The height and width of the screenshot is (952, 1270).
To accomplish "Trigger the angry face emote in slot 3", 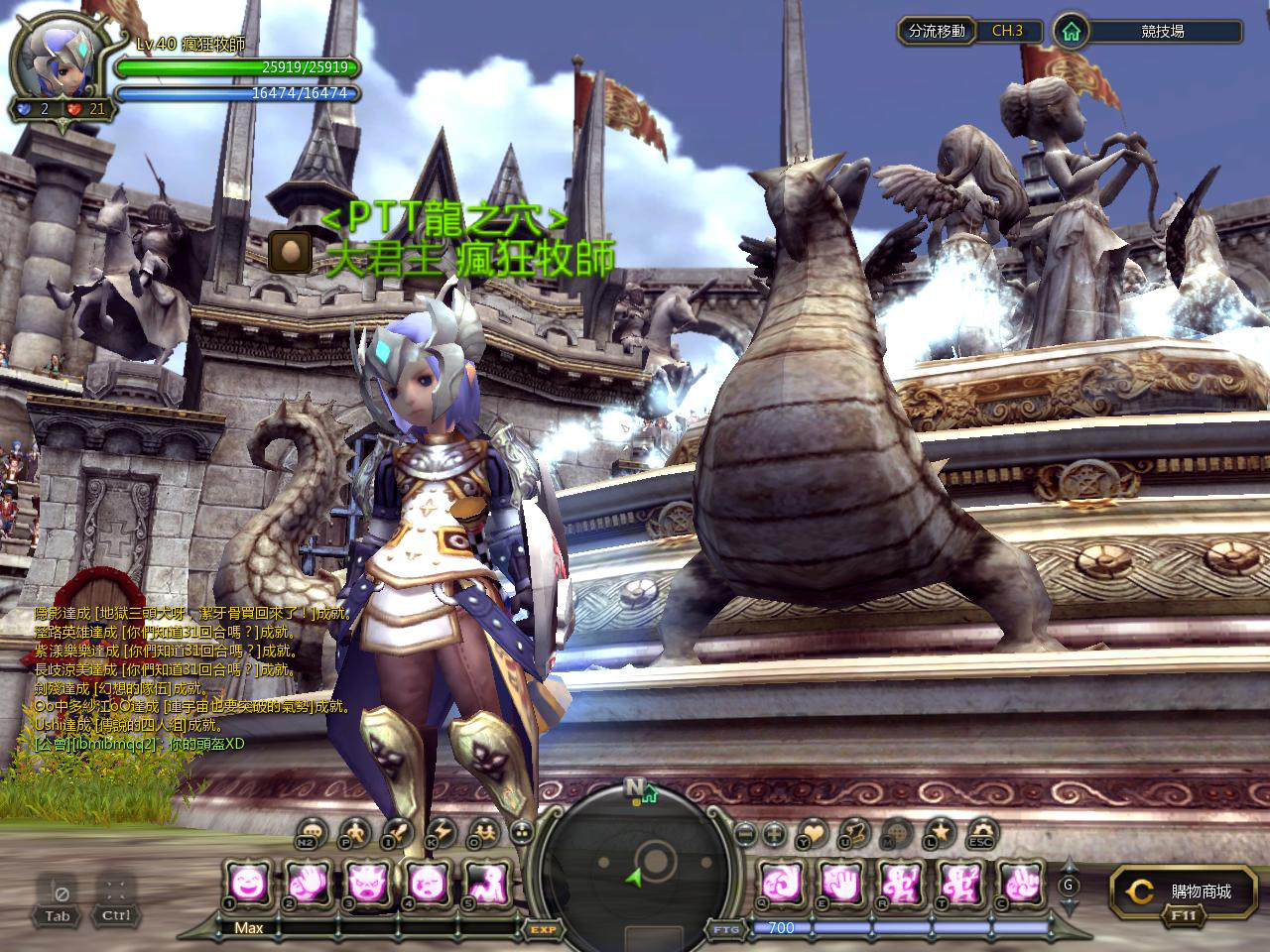I will (366, 880).
